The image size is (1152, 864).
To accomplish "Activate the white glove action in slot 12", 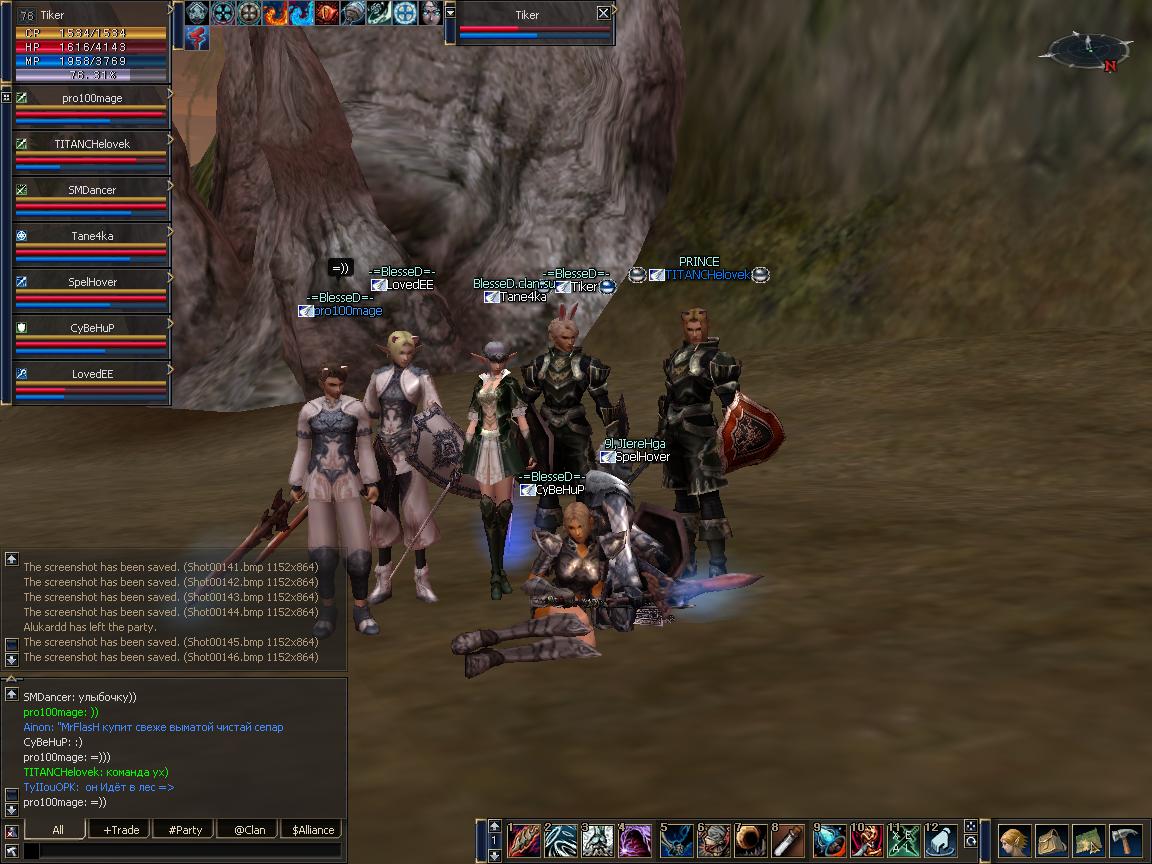I will coord(941,841).
